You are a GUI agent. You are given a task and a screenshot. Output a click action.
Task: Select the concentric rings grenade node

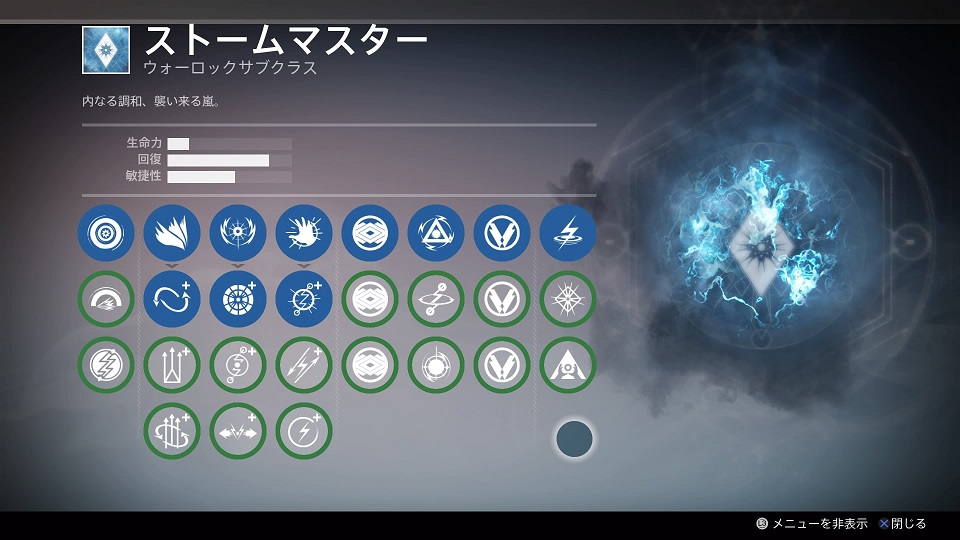click(105, 234)
